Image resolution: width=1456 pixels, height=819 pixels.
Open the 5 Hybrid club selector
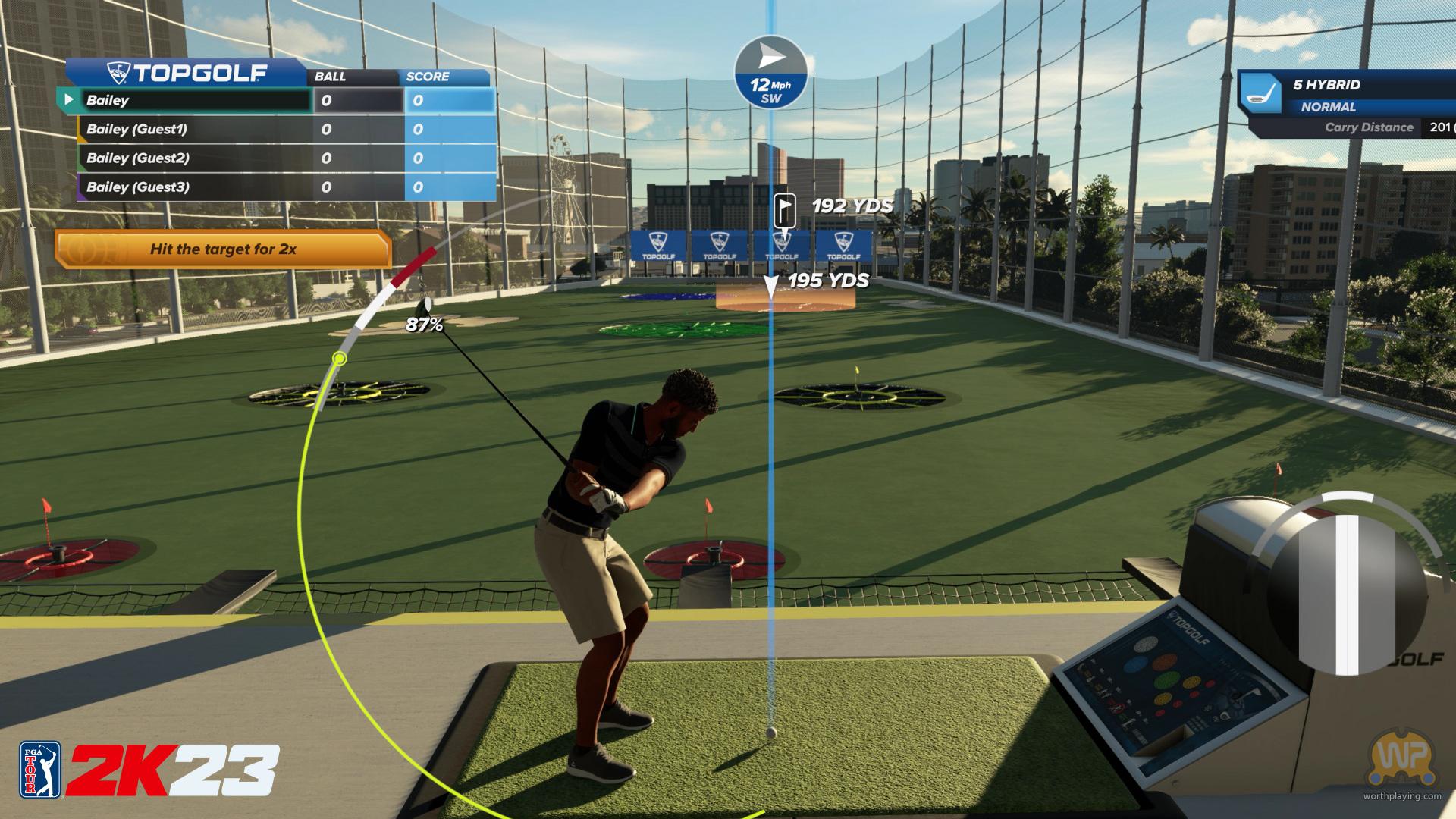click(1326, 85)
